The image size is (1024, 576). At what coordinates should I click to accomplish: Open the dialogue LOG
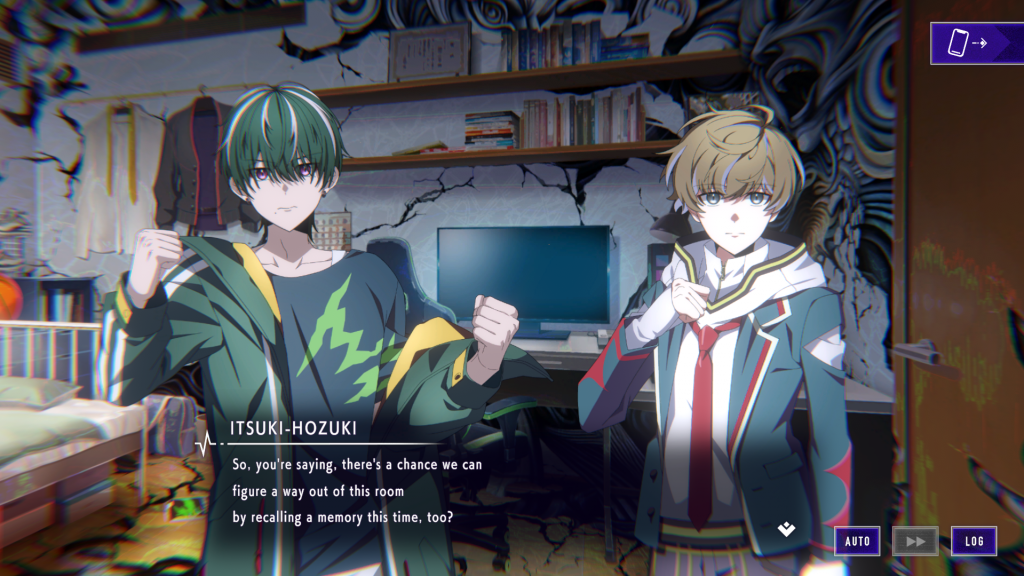coord(973,541)
